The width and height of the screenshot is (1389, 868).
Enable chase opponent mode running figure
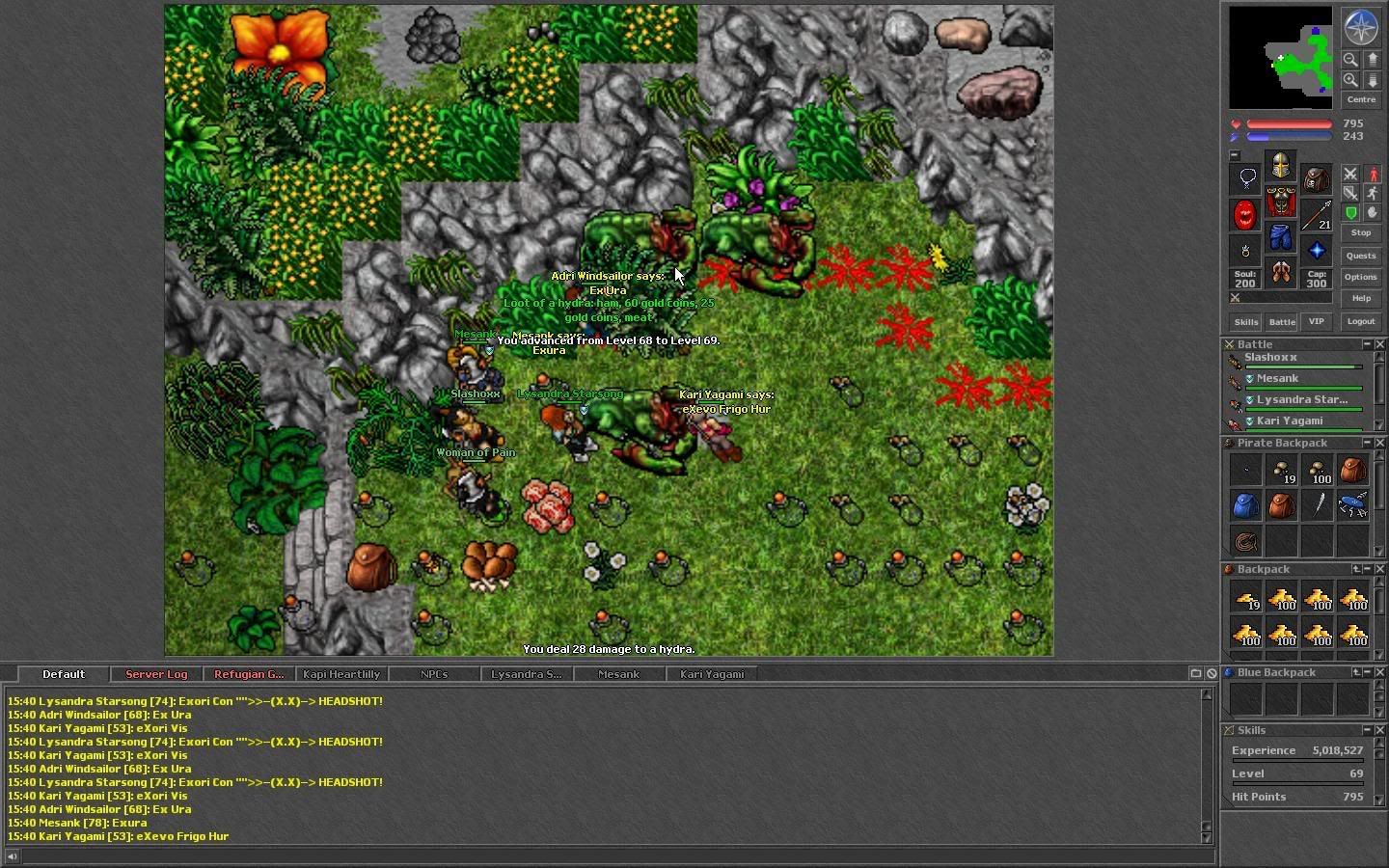[1373, 194]
